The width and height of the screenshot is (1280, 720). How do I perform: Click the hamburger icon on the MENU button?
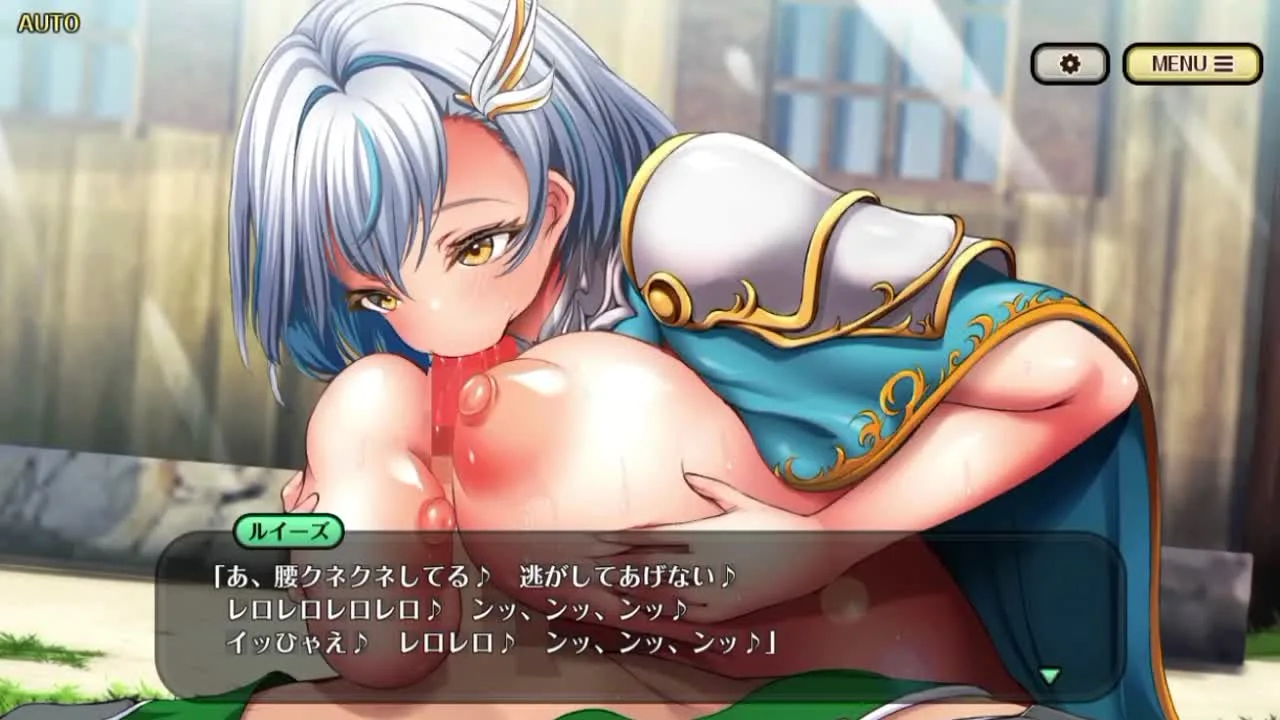pyautogui.click(x=1222, y=63)
